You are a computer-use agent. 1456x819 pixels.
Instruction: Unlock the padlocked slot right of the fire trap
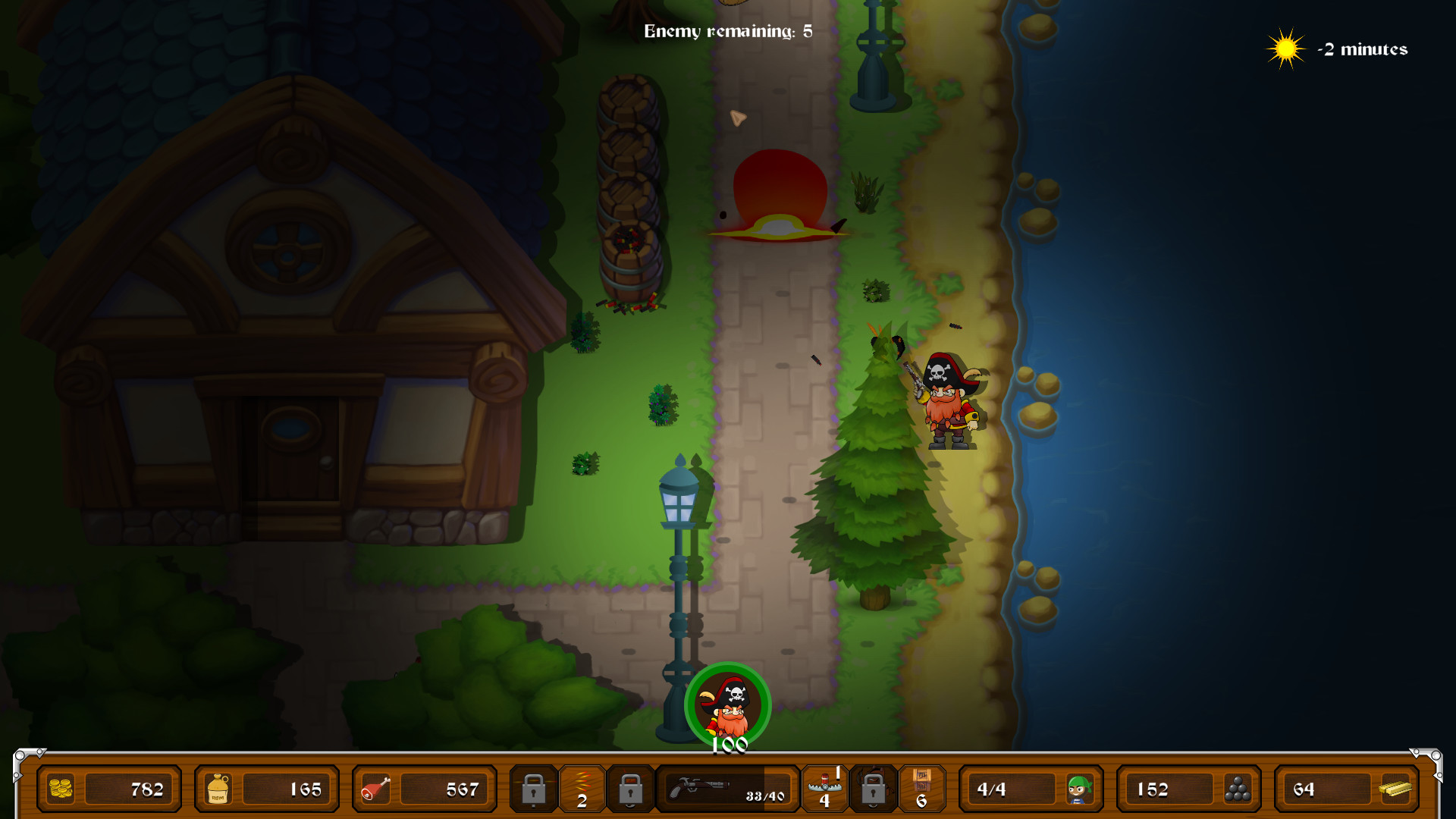629,789
